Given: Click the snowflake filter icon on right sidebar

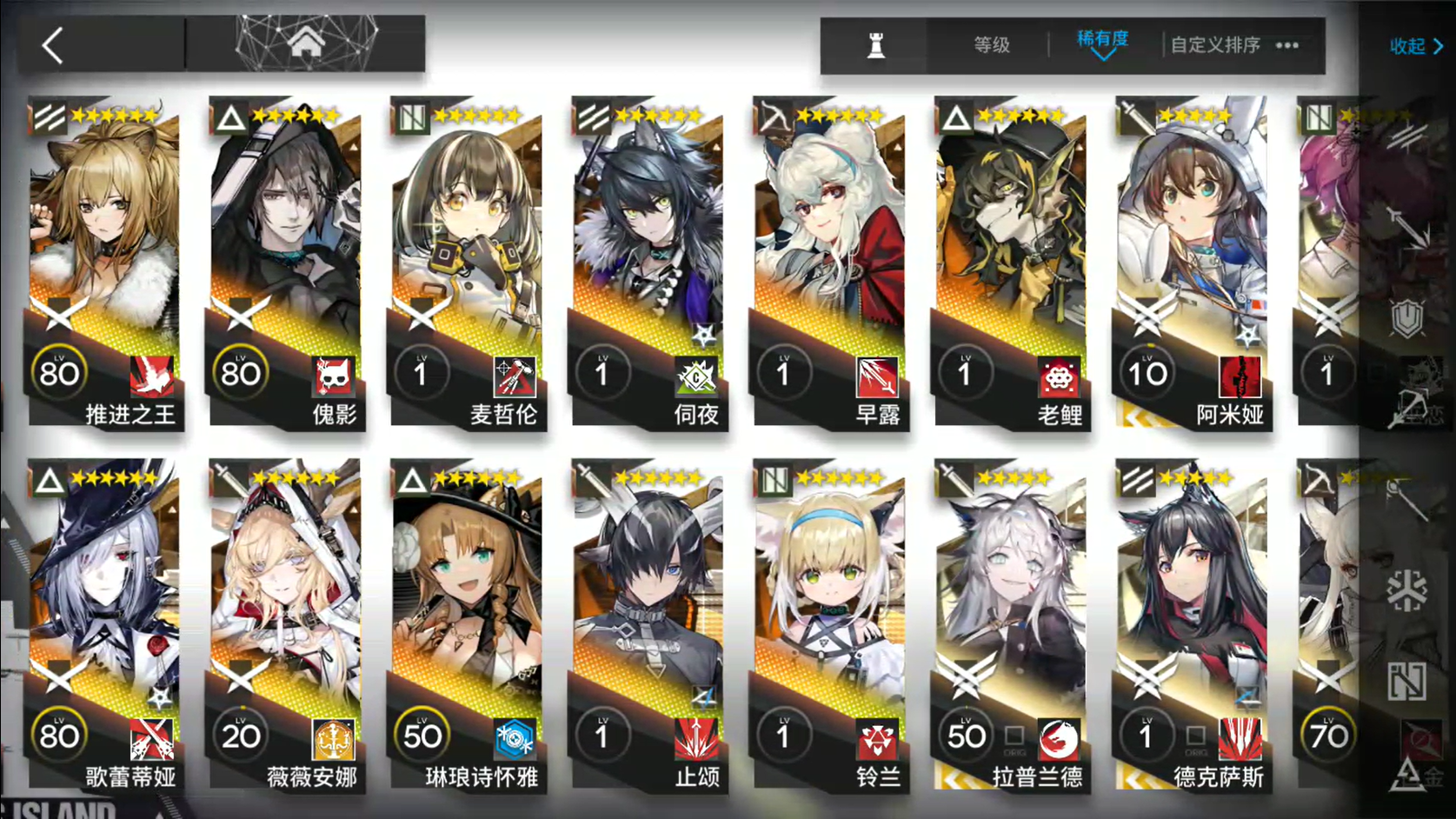Looking at the screenshot, I should click(1406, 591).
